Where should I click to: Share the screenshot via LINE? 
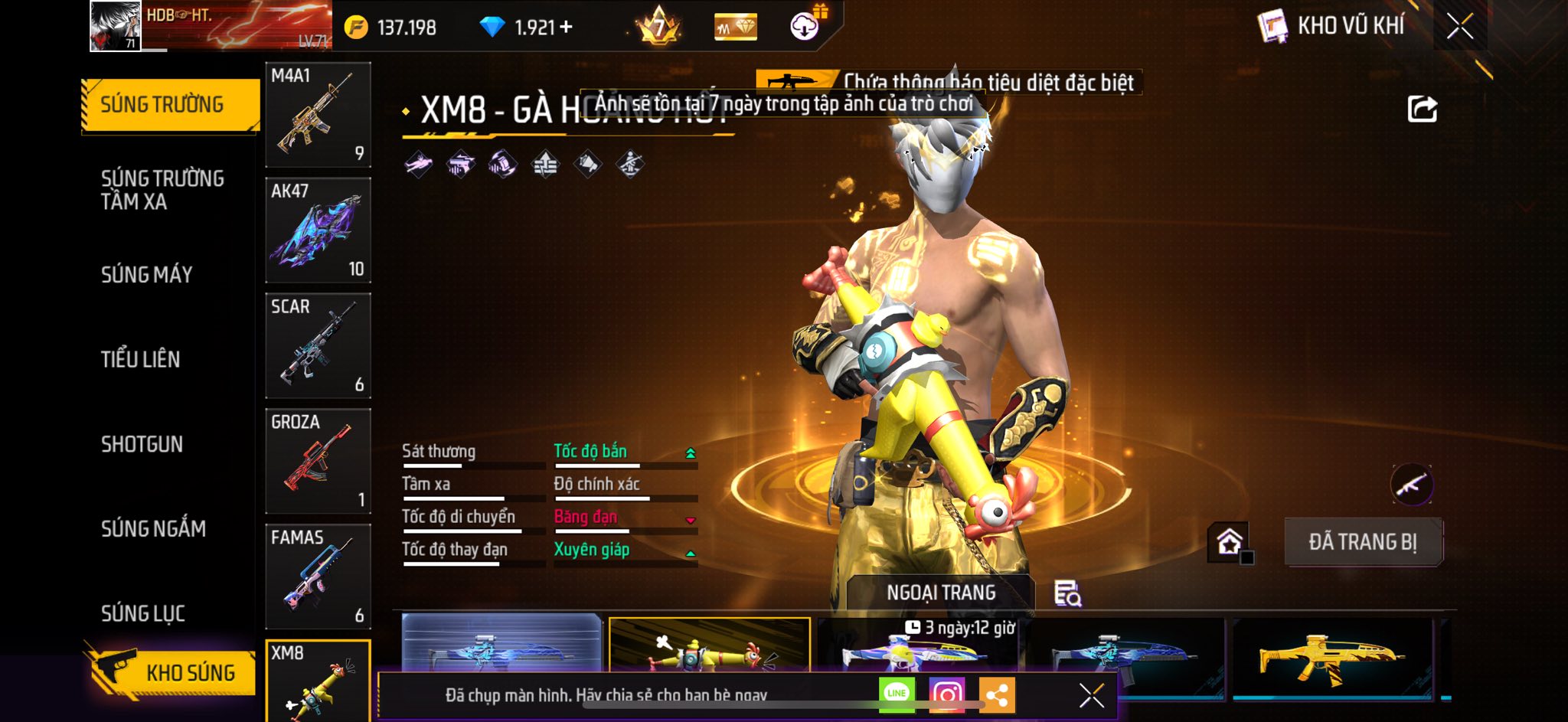pyautogui.click(x=897, y=694)
